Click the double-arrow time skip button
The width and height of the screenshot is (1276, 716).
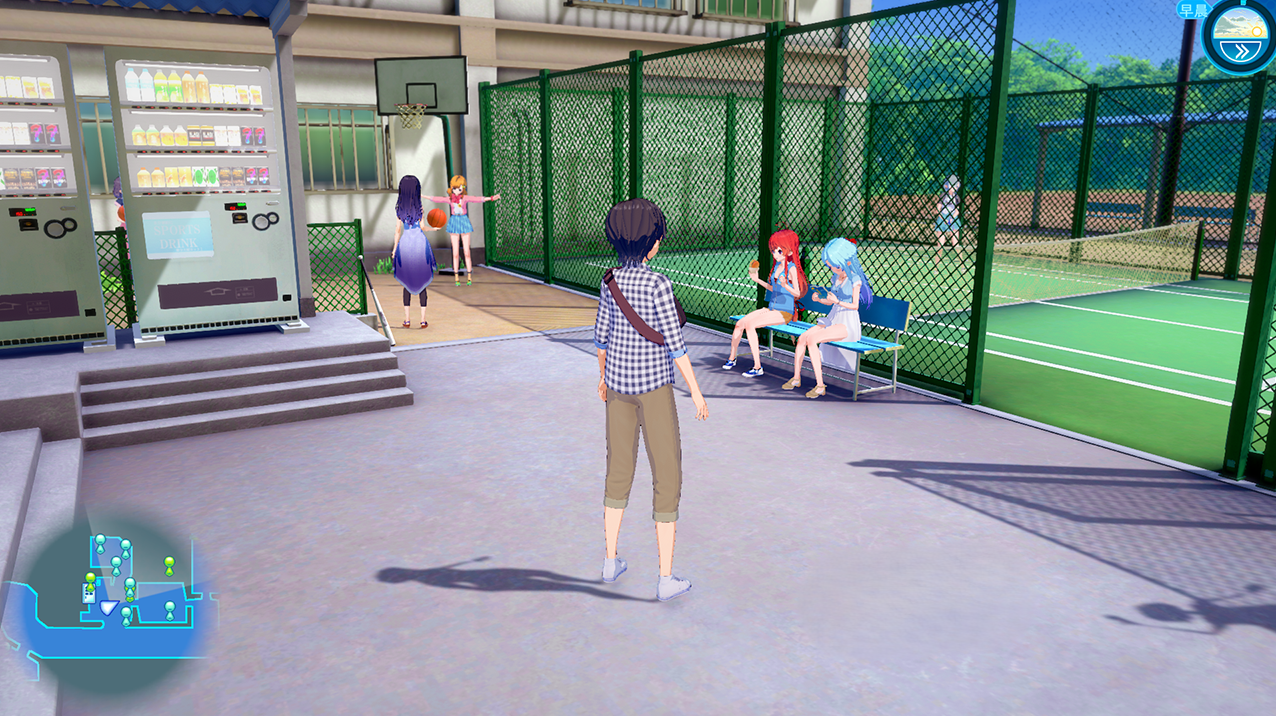(x=1241, y=50)
